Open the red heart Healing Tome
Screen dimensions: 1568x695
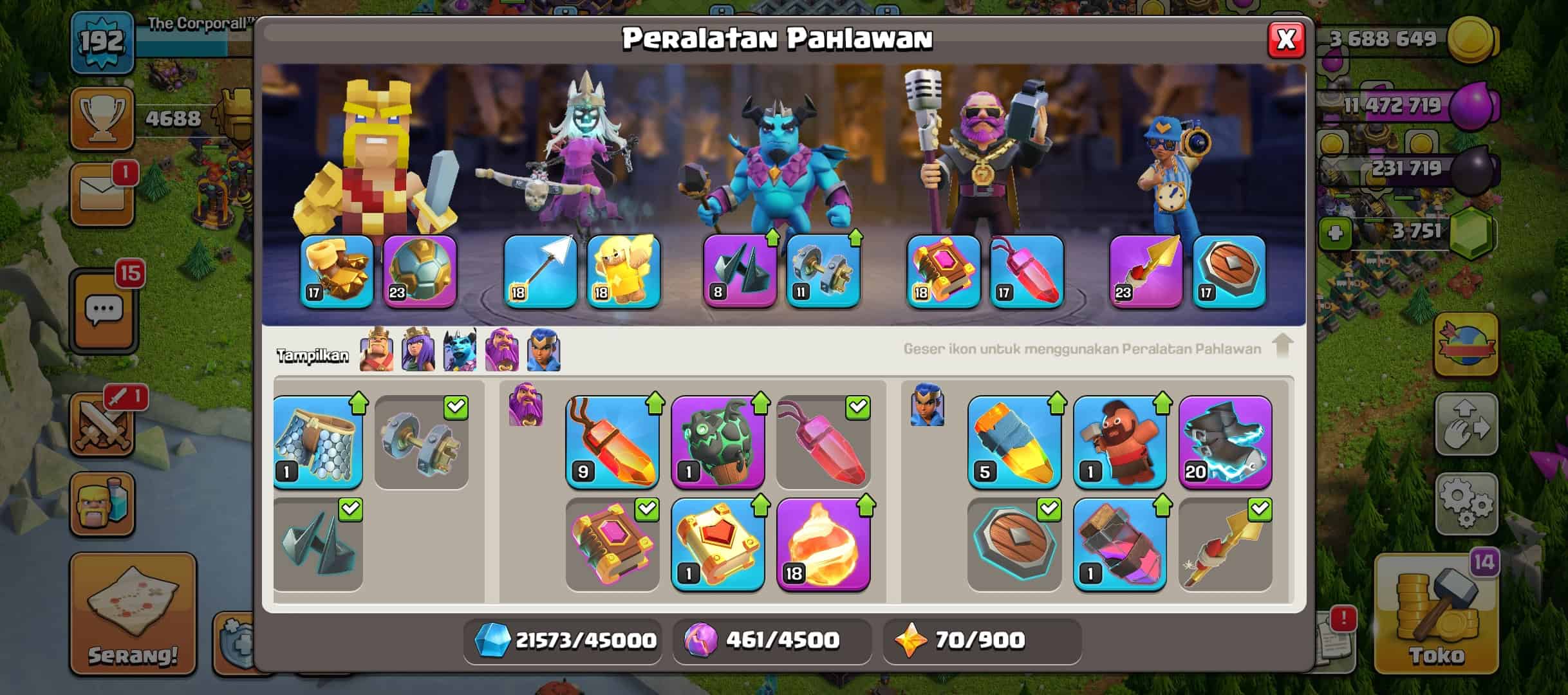pyautogui.click(x=718, y=544)
